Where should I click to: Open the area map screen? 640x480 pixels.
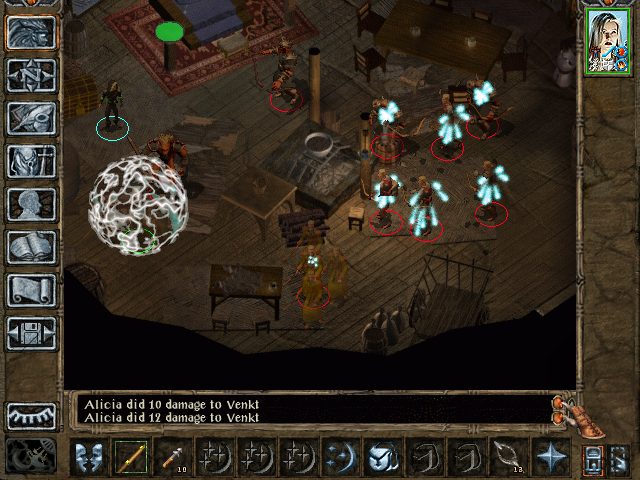coord(32,75)
